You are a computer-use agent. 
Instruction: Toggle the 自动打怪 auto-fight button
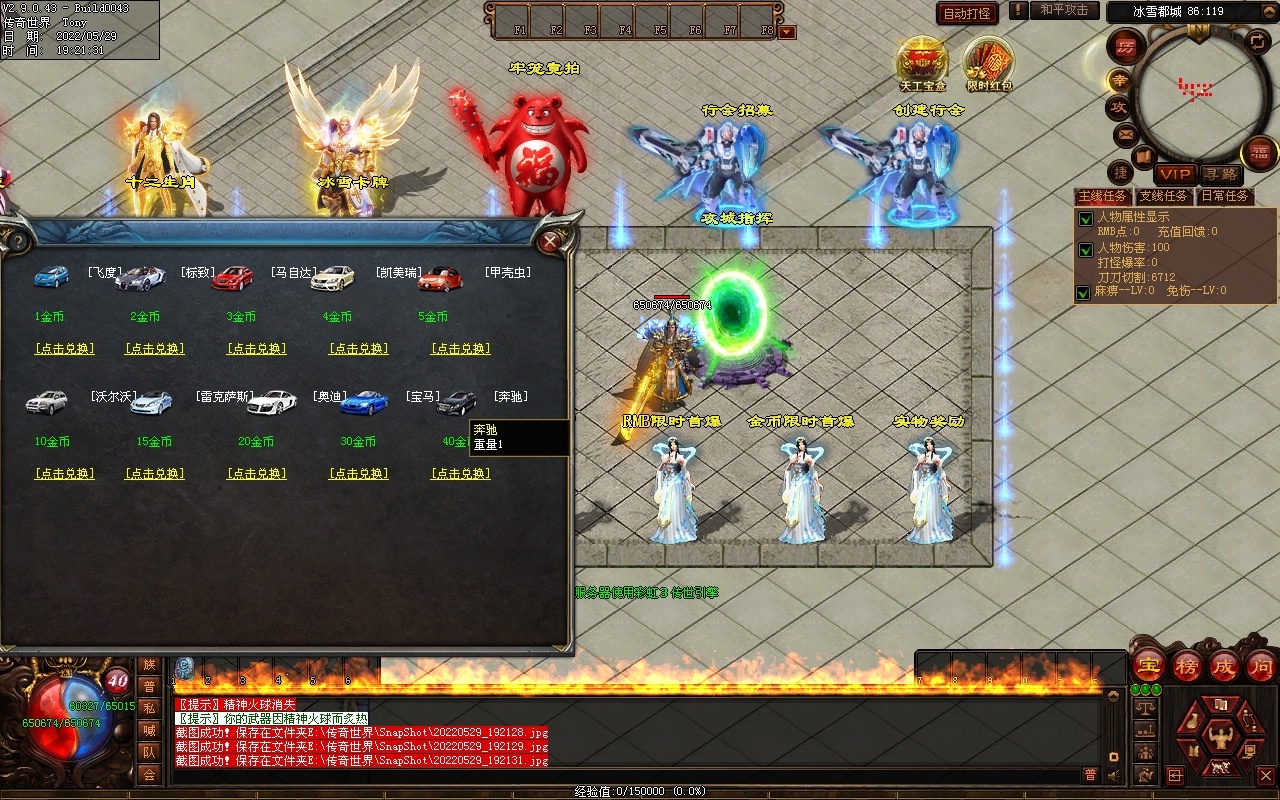point(967,13)
